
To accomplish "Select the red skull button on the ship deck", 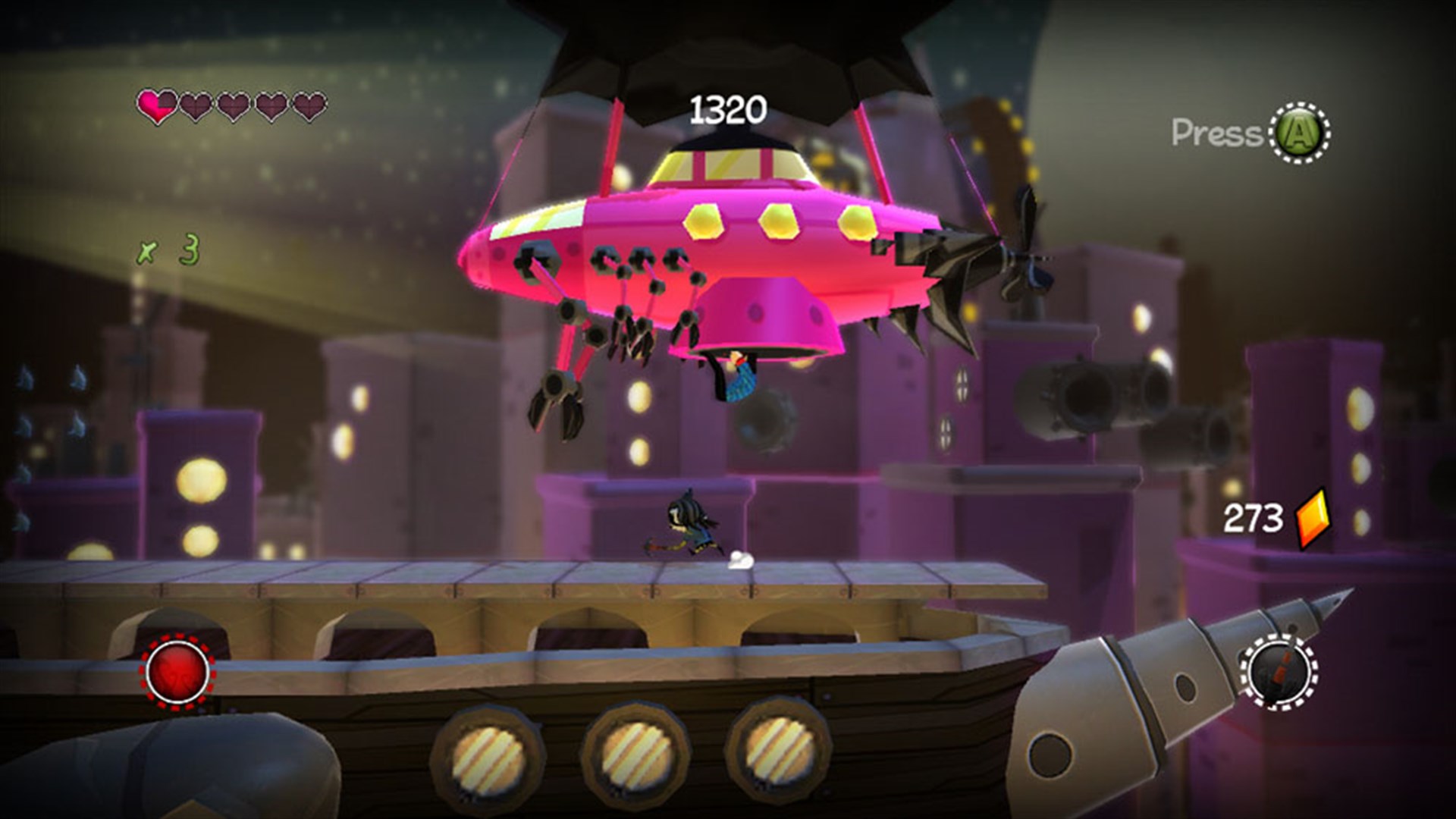I will [176, 673].
